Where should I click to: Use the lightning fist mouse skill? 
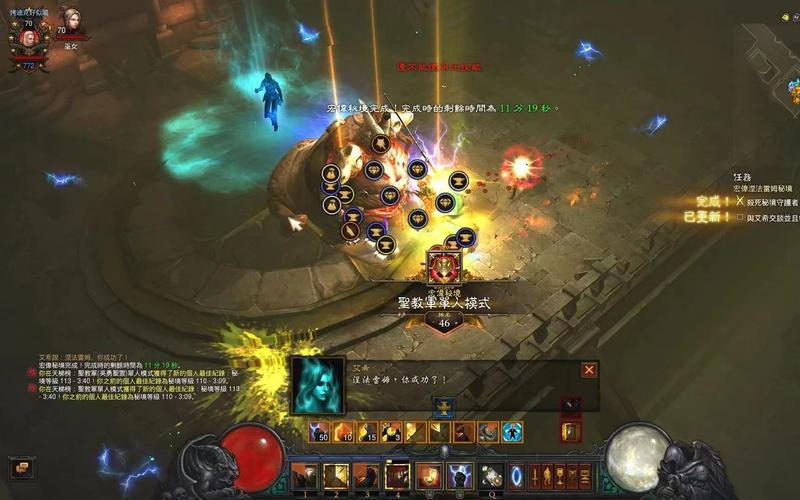460,476
